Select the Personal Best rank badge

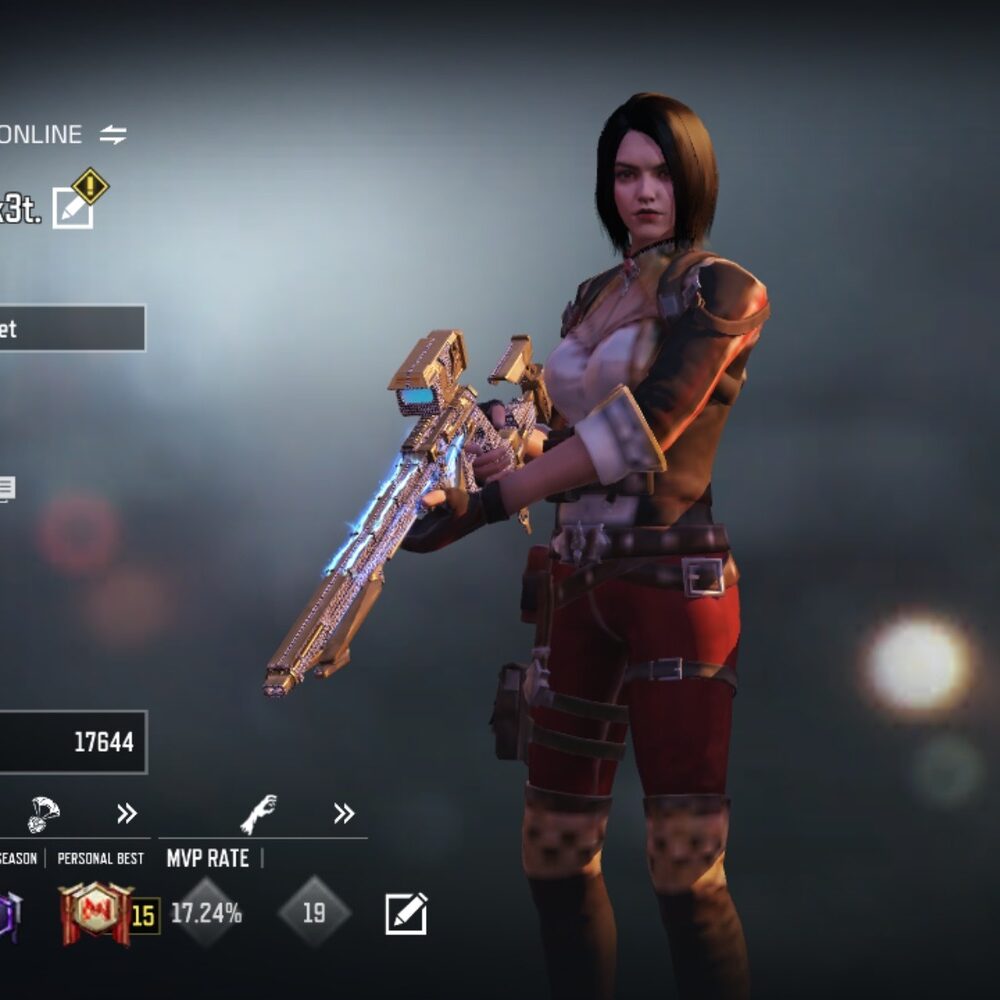click(96, 912)
